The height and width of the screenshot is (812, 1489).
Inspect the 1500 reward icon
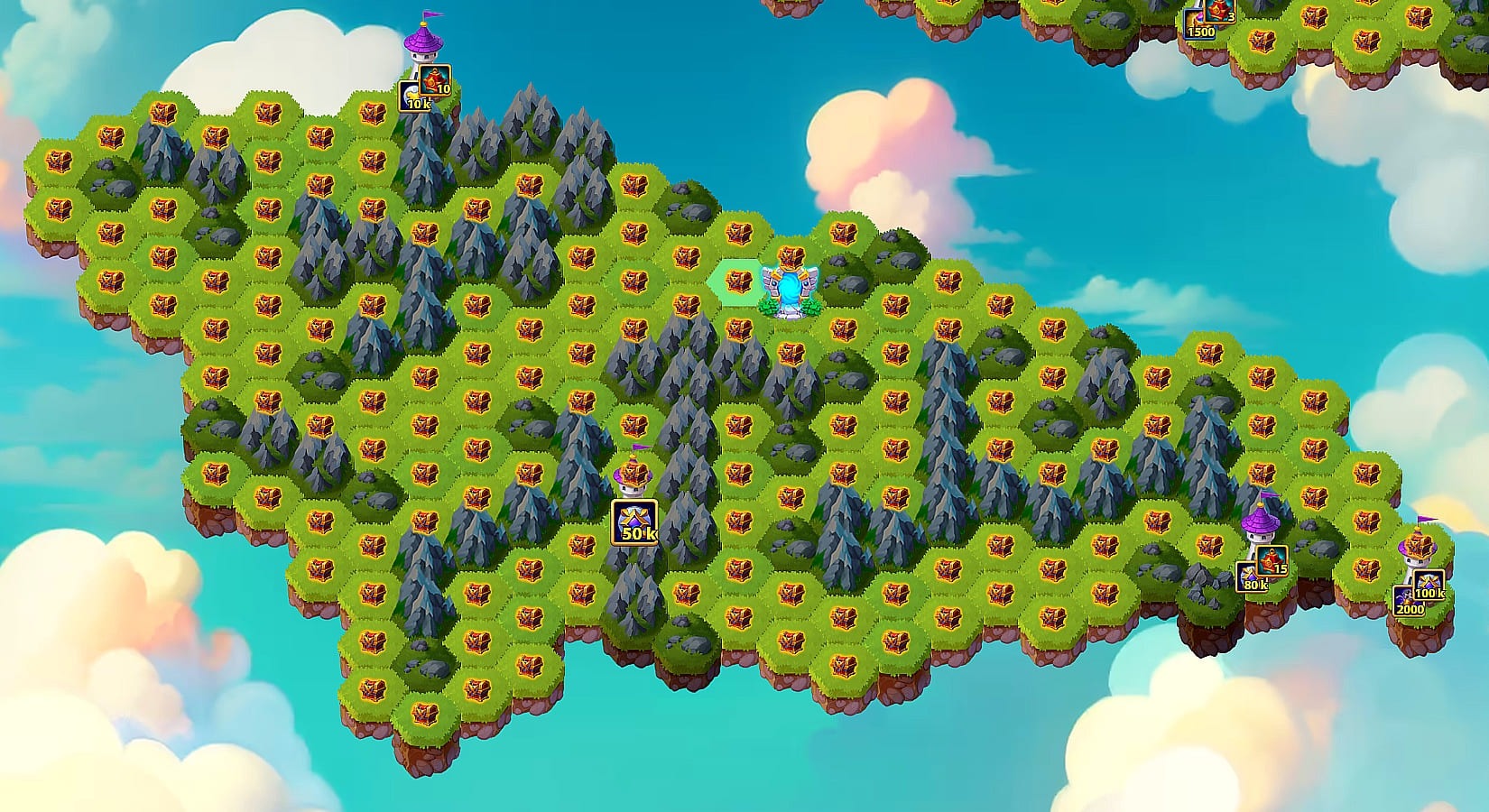tap(1198, 24)
